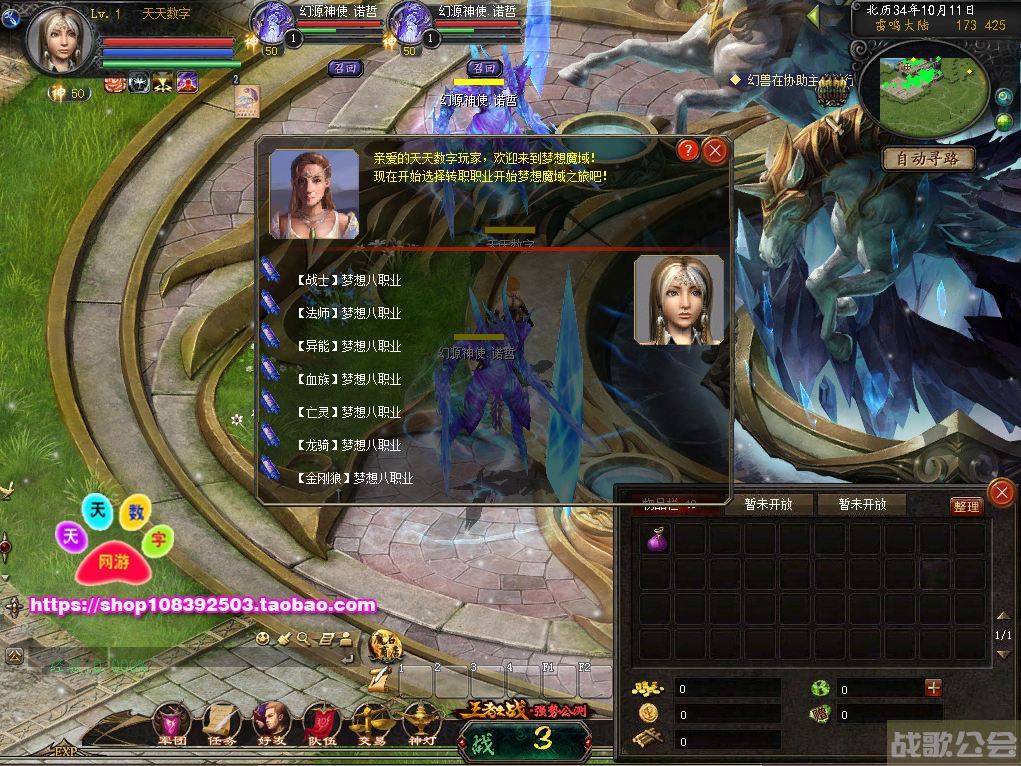Open the 交易 trade menu
This screenshot has width=1021, height=766.
[371, 722]
